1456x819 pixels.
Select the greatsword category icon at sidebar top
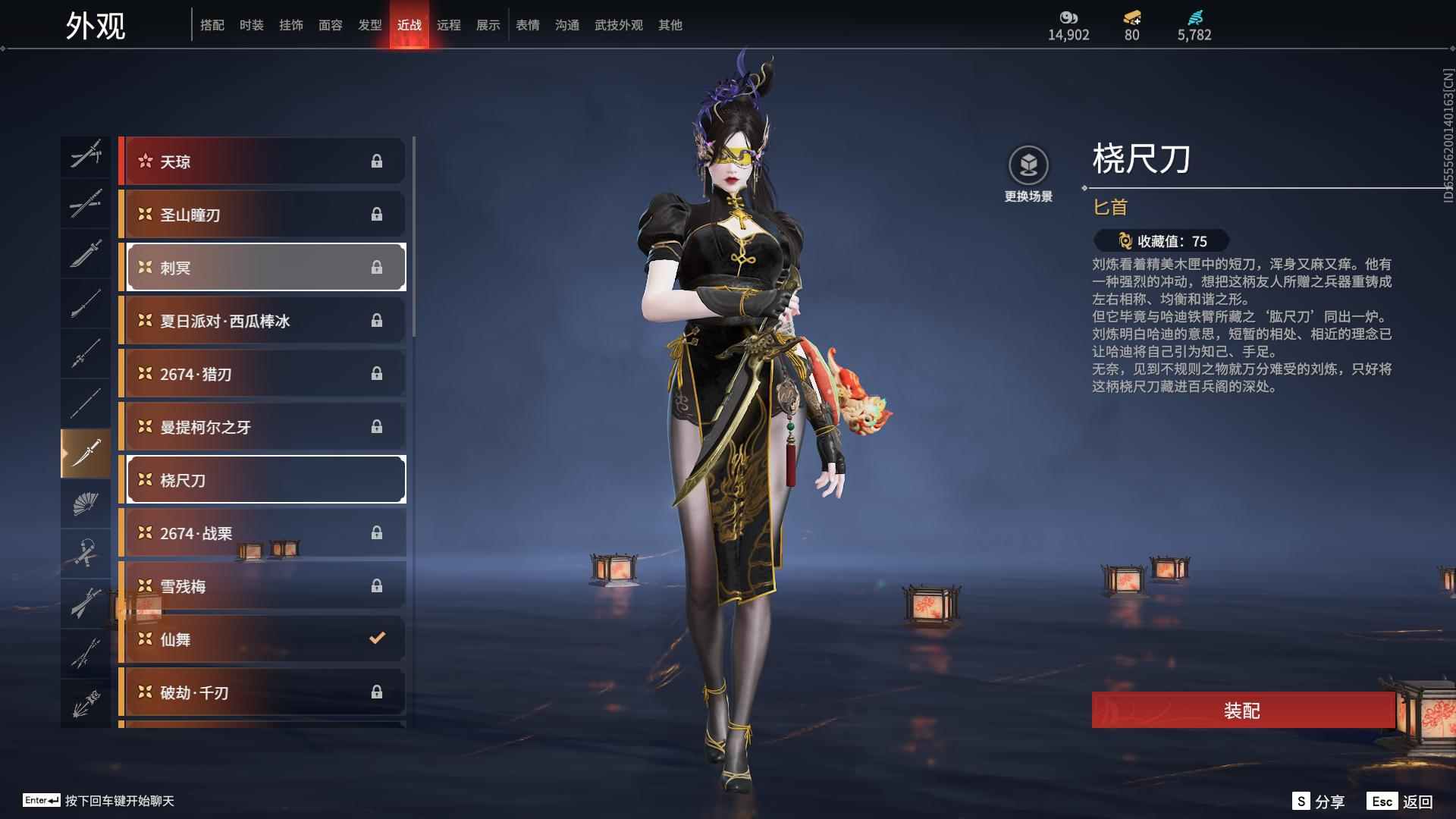86,157
